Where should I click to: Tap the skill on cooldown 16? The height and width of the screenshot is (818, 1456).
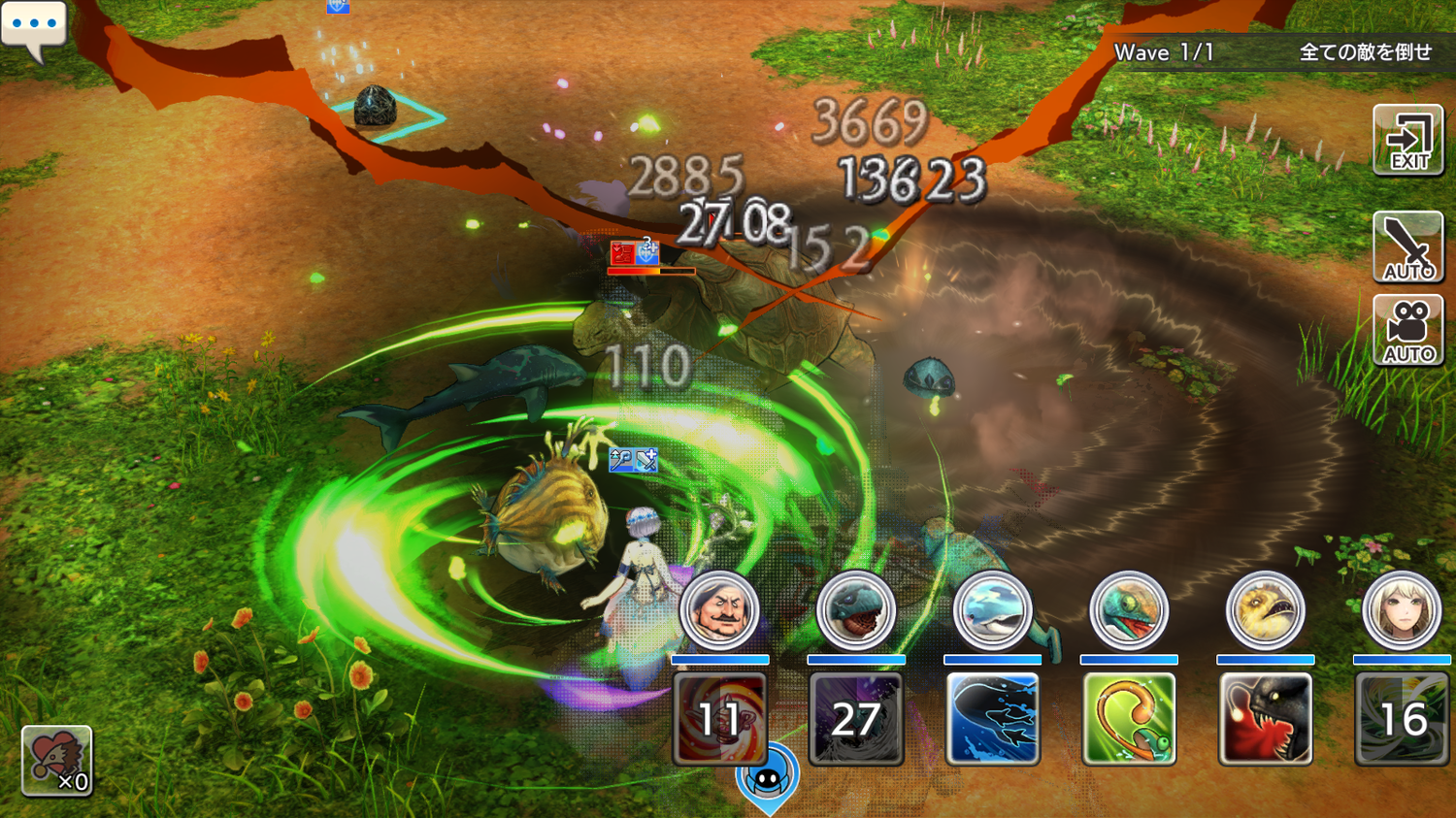point(1401,719)
